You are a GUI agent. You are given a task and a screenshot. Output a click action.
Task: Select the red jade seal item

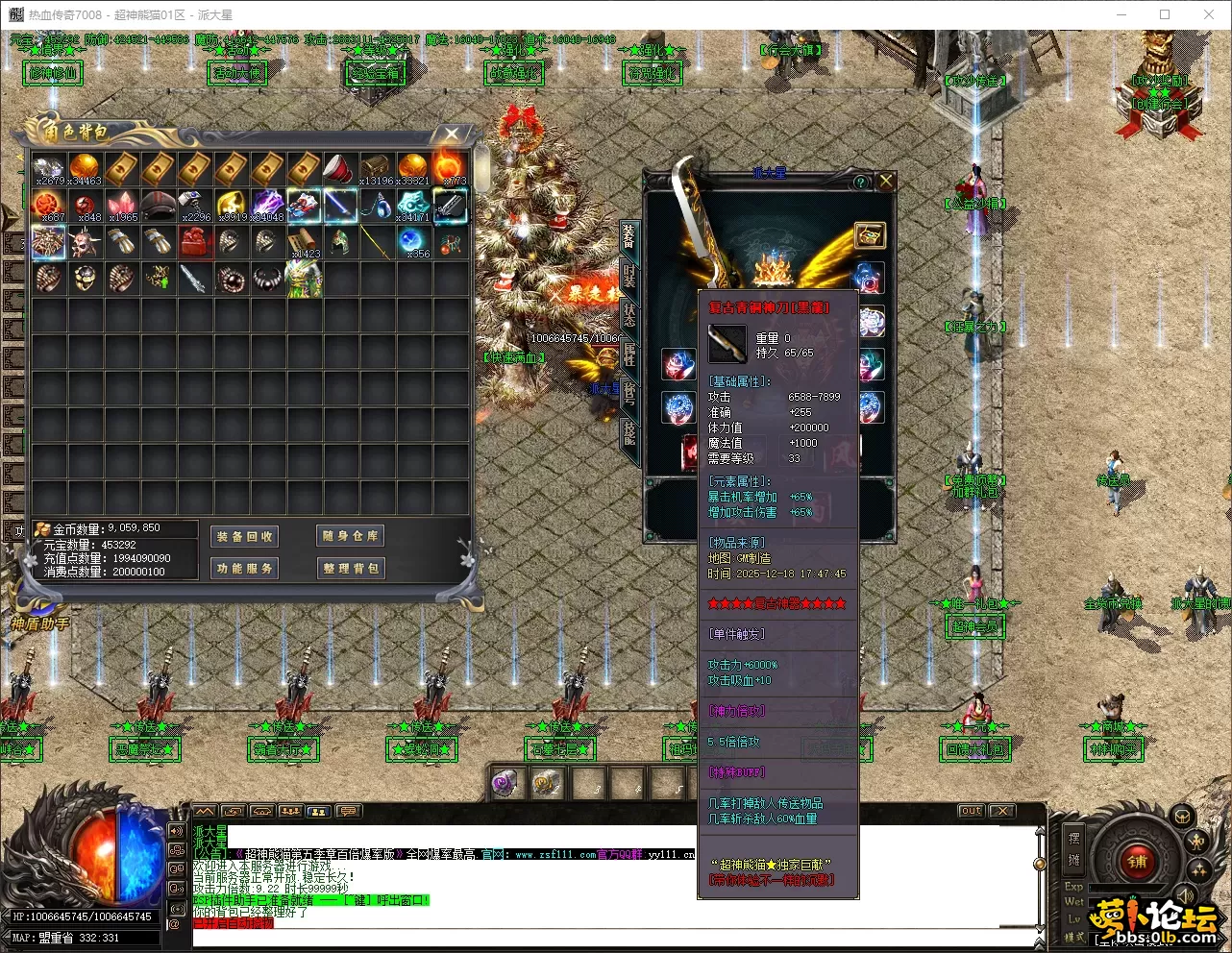[195, 241]
